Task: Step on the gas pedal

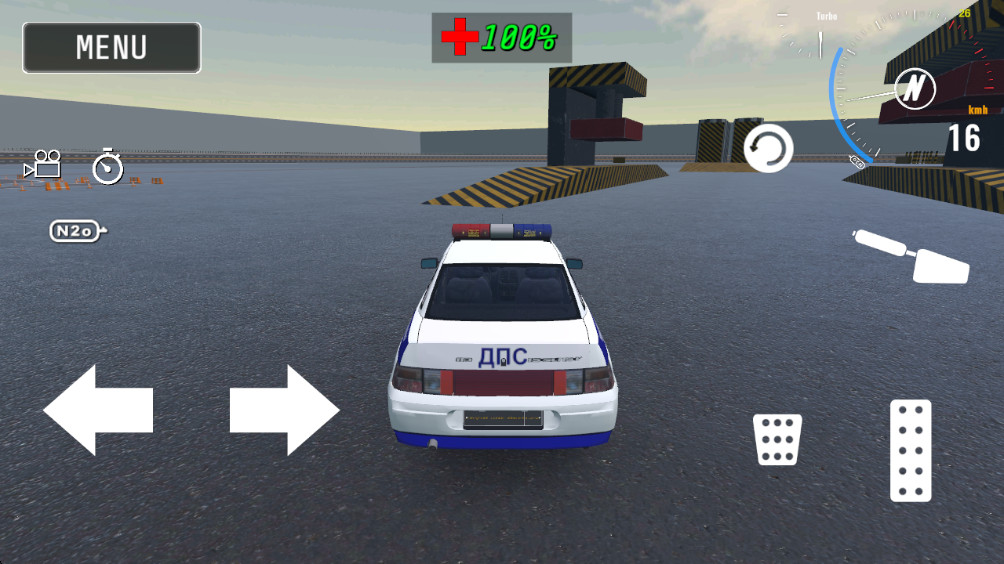Action: 910,450
